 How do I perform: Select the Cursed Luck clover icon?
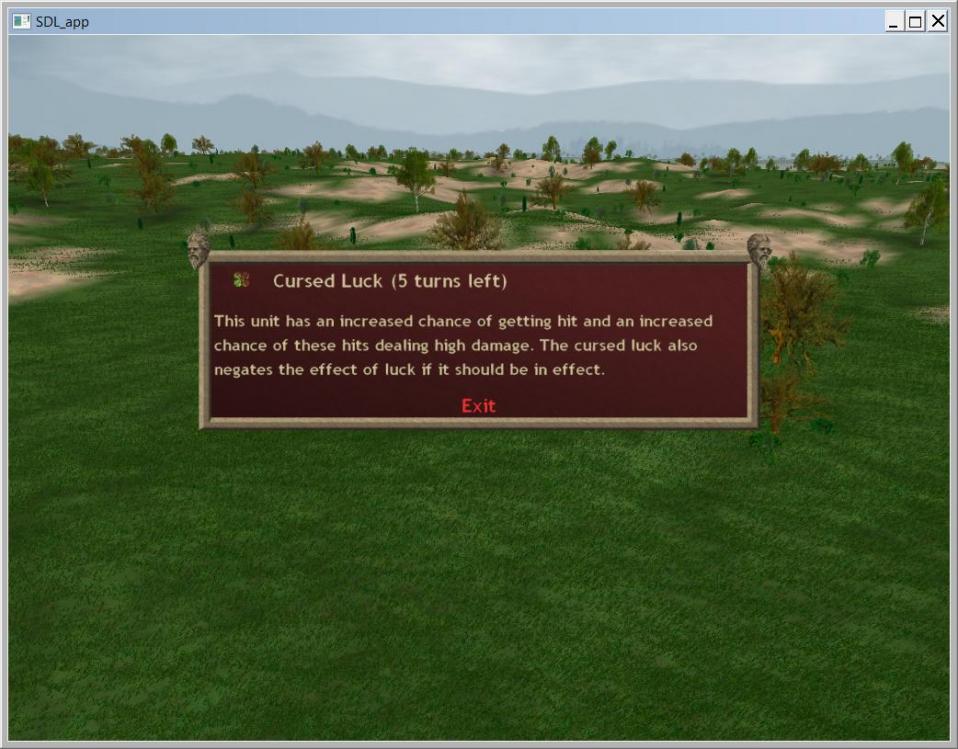point(240,281)
